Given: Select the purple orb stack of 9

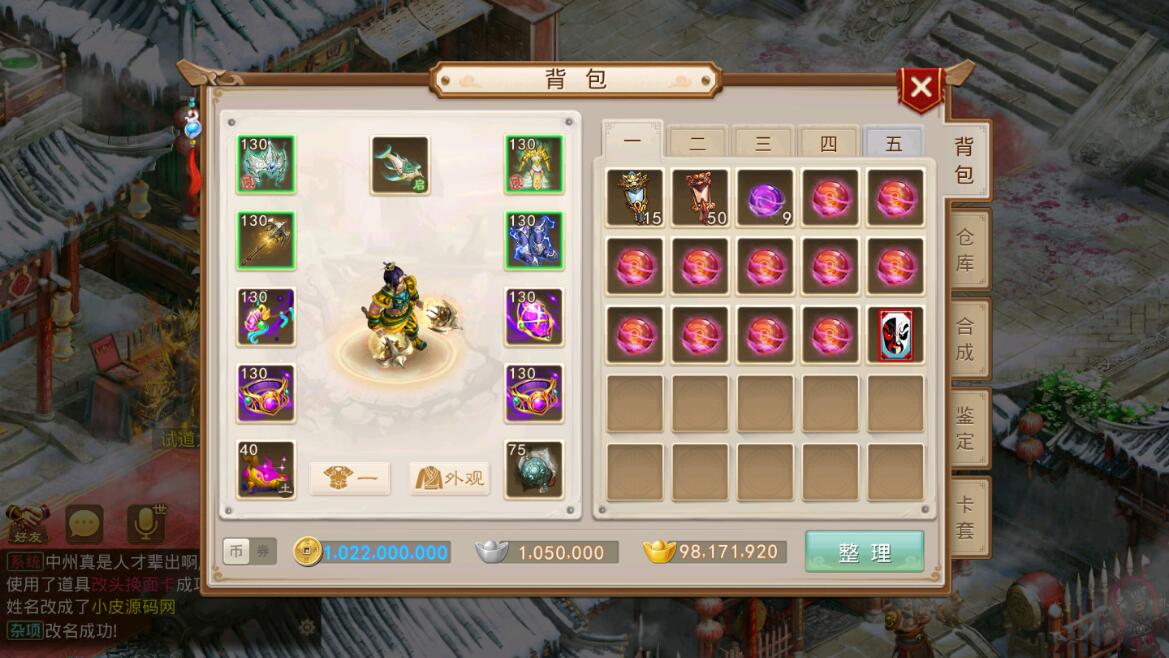Looking at the screenshot, I should 764,198.
